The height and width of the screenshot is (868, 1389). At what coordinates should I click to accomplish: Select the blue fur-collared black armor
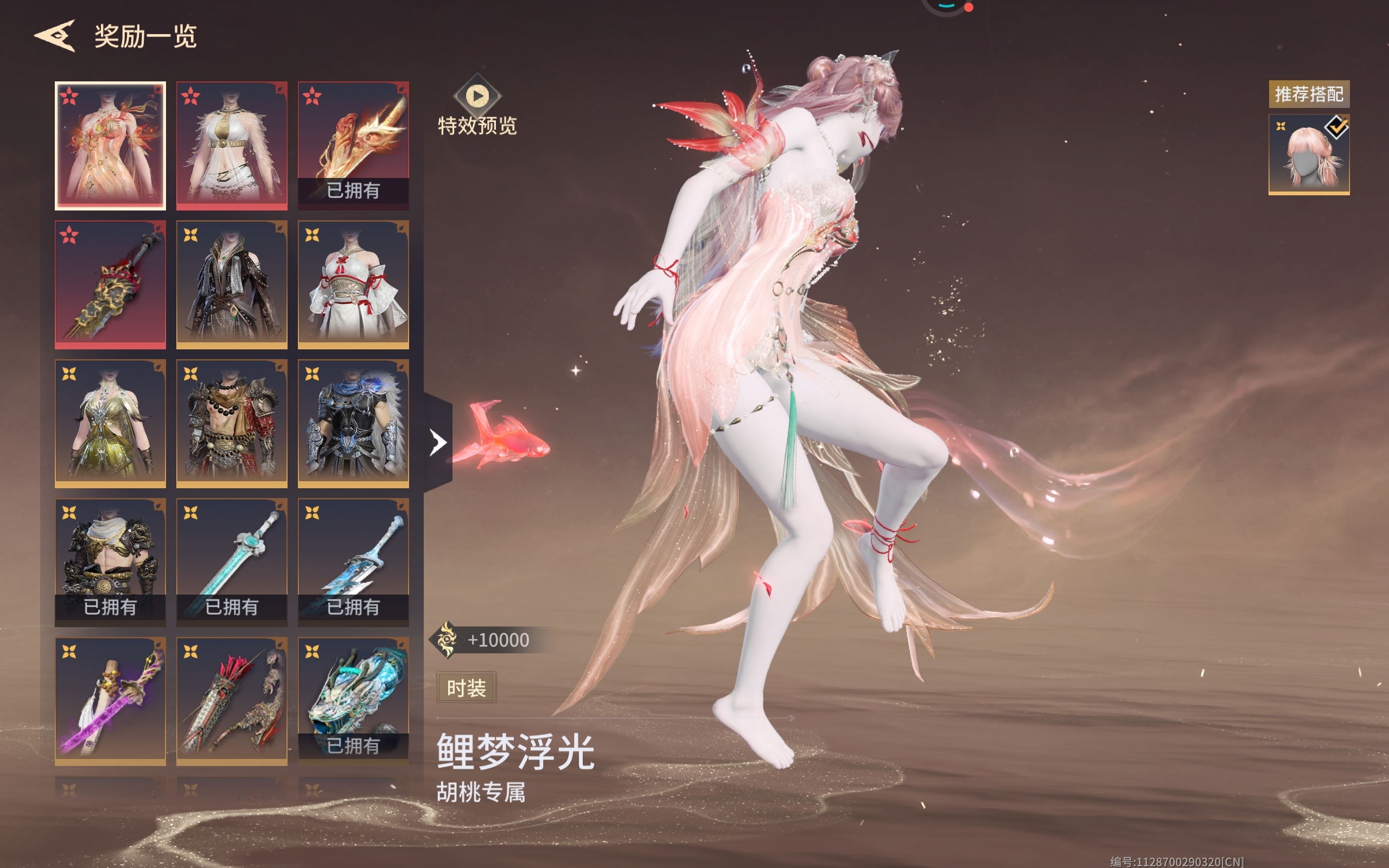pyautogui.click(x=353, y=424)
